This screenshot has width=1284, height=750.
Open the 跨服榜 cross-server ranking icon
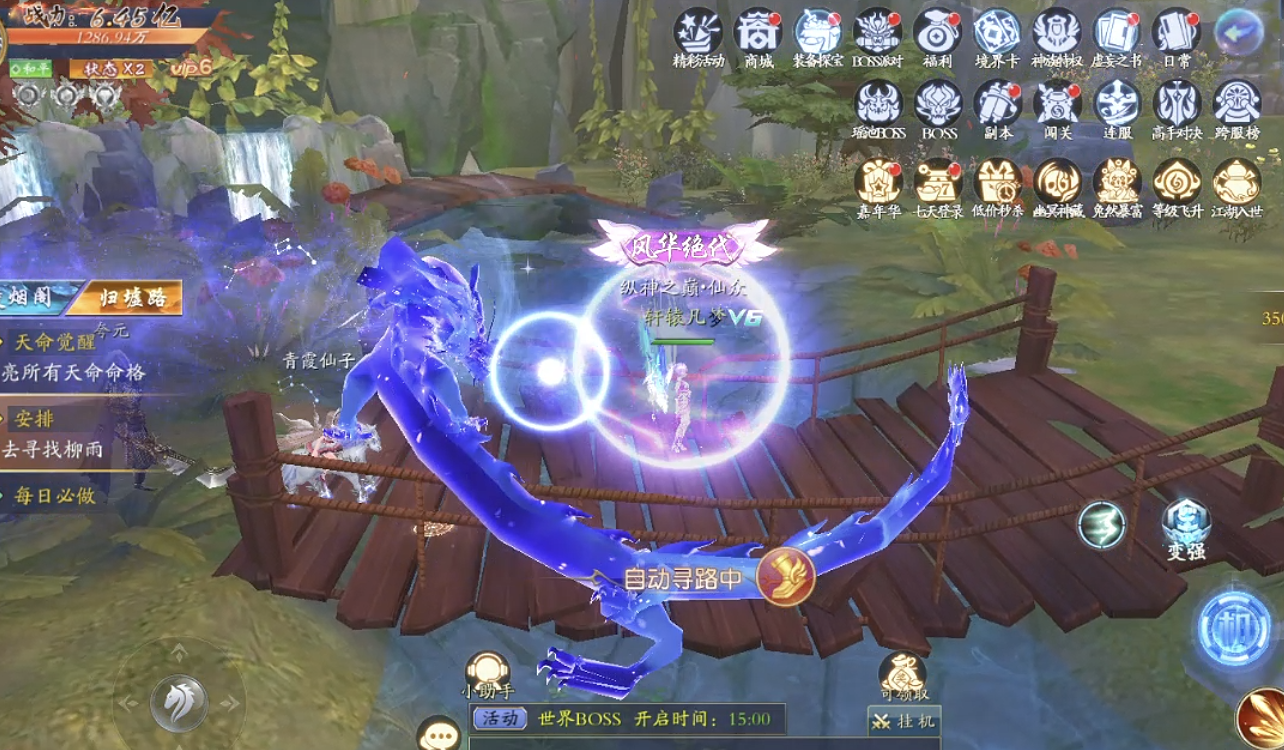[1236, 104]
